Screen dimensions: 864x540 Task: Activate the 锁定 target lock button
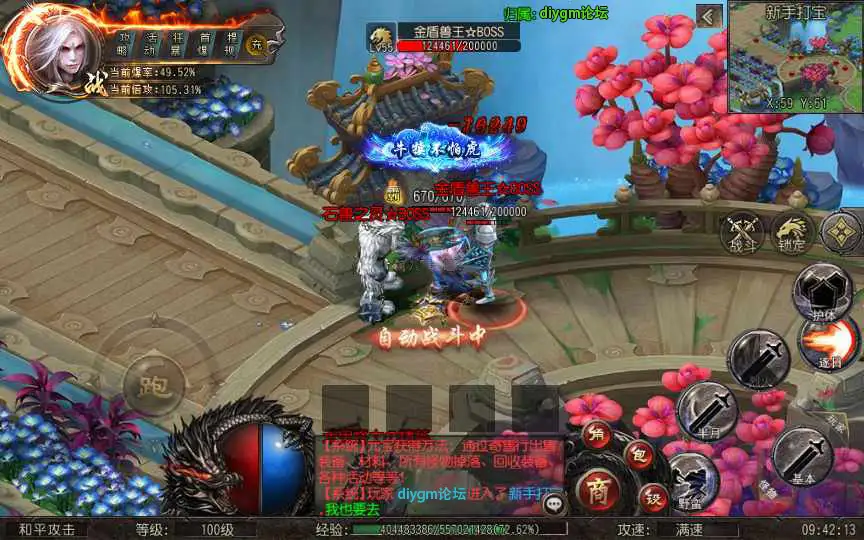792,233
